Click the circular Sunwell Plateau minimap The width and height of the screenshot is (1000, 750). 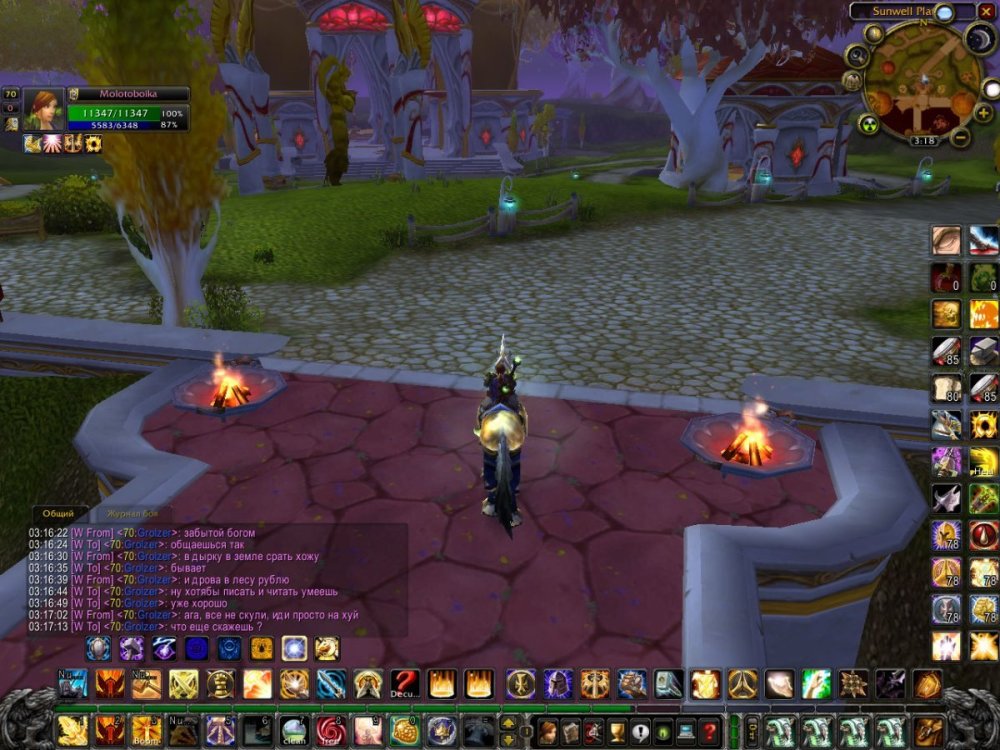click(920, 80)
